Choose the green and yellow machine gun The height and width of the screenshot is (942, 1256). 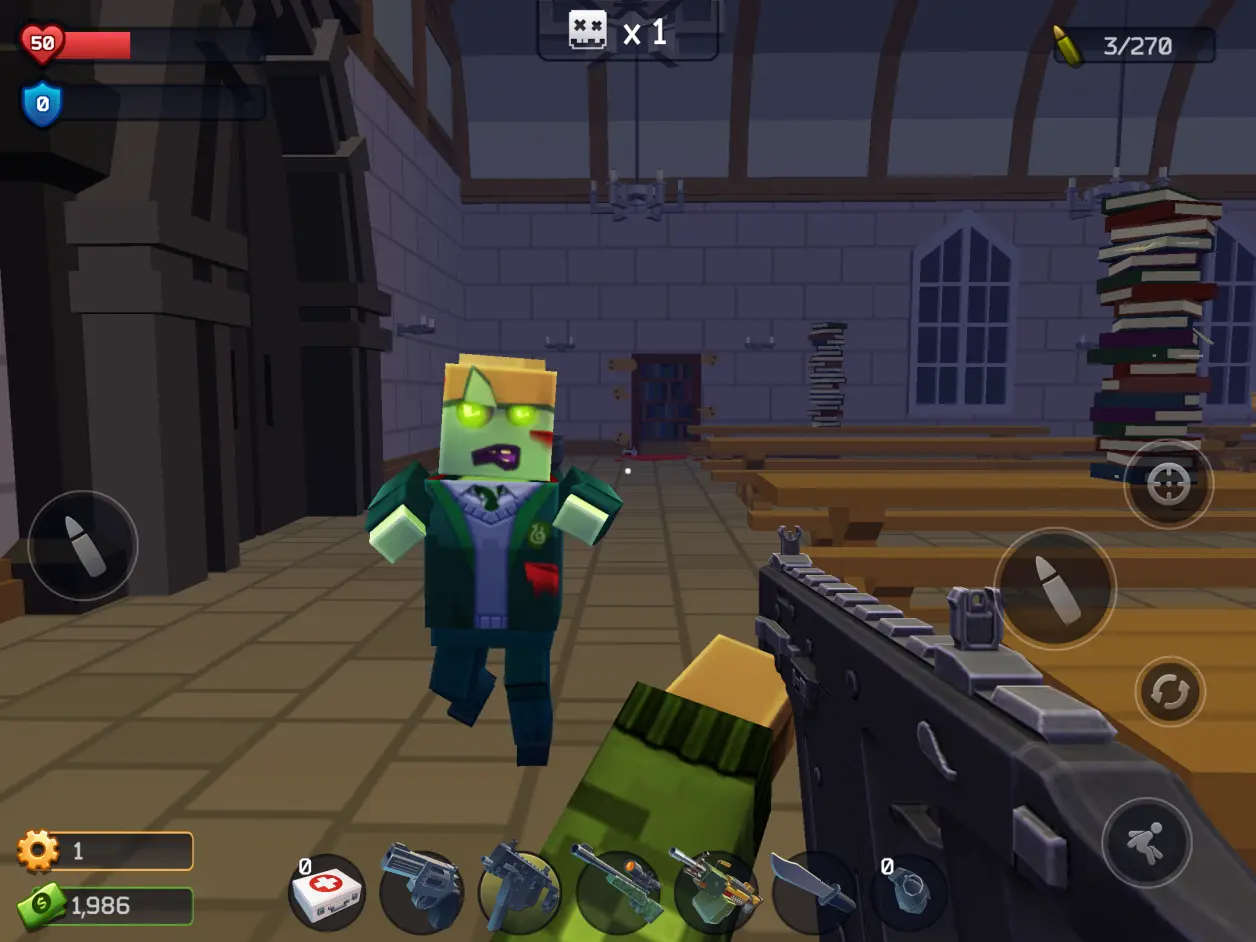tap(714, 890)
